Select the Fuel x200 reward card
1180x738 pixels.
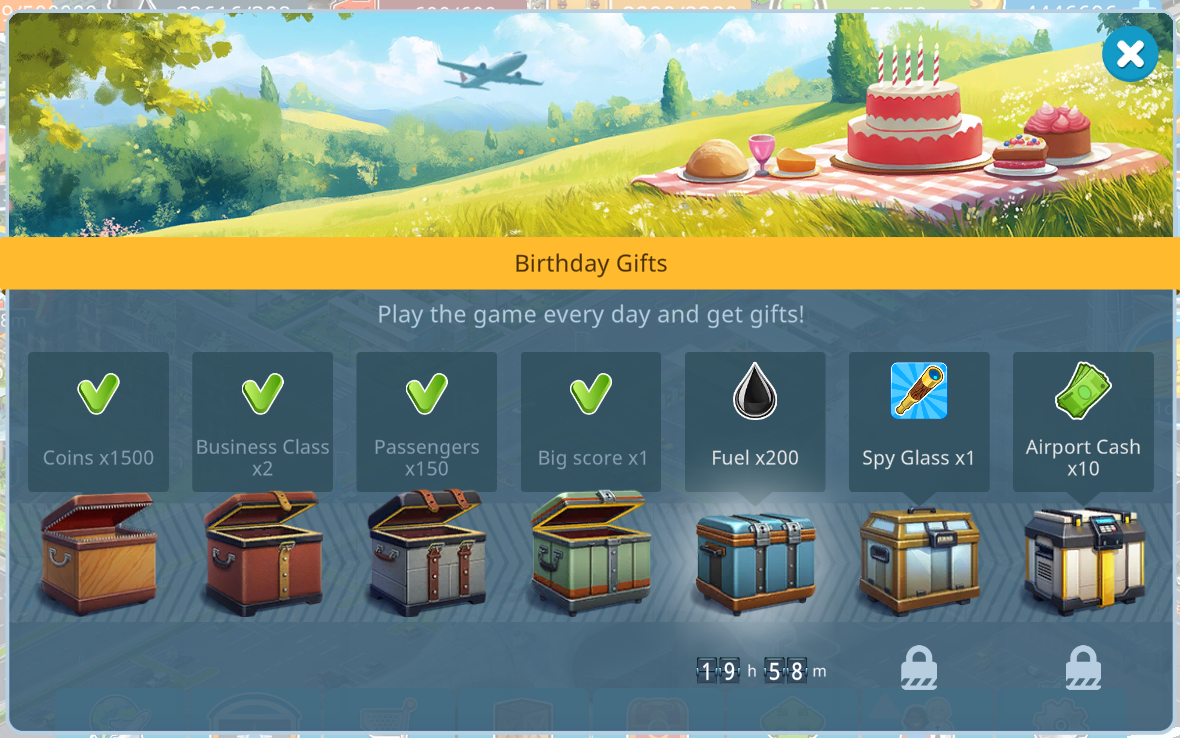[755, 421]
